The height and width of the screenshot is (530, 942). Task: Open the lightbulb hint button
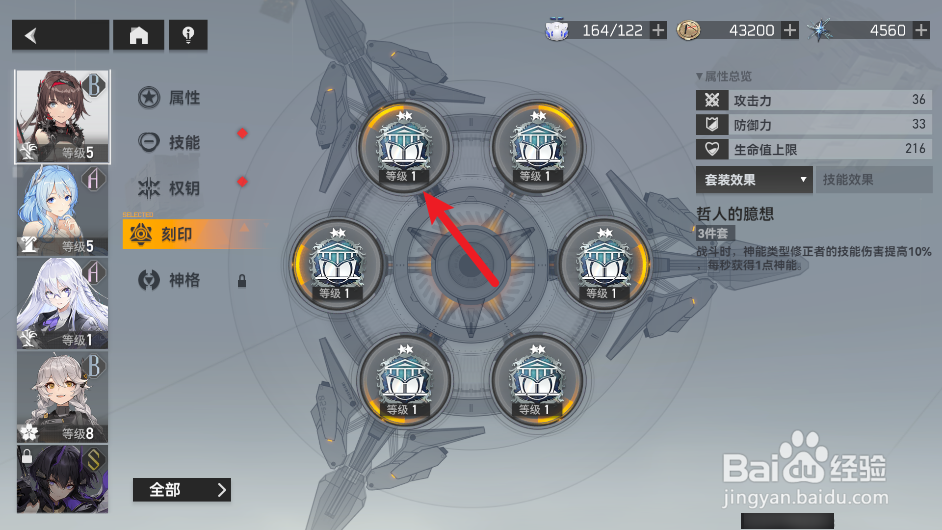(x=188, y=35)
